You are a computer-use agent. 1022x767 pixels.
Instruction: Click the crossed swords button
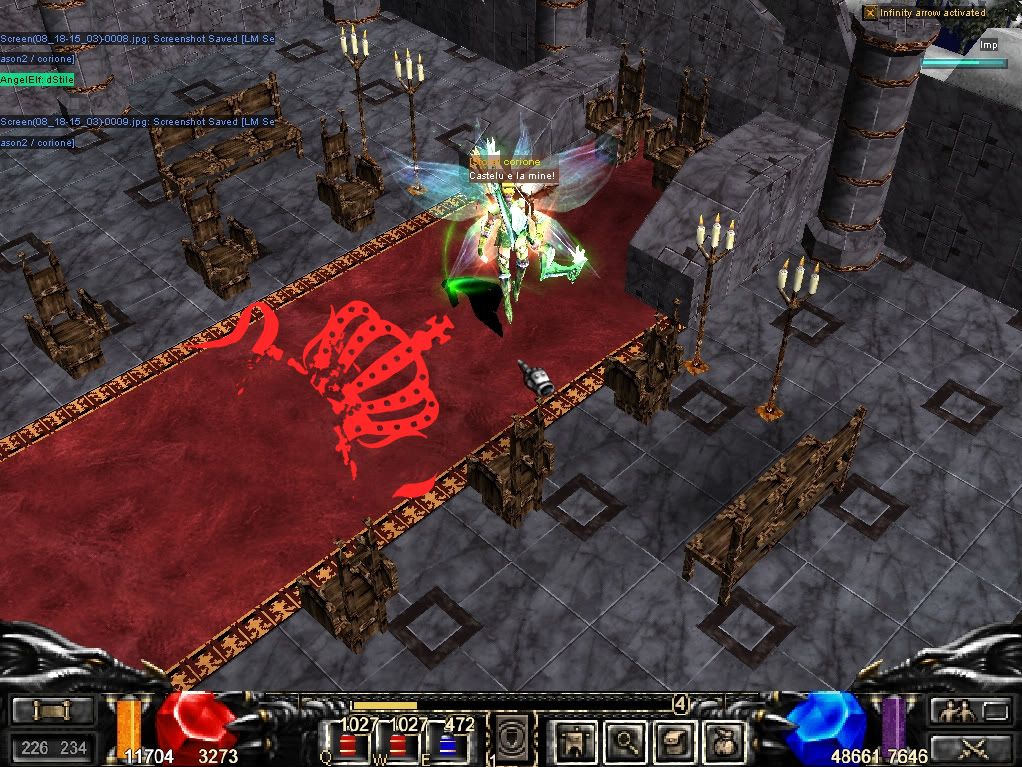970,746
